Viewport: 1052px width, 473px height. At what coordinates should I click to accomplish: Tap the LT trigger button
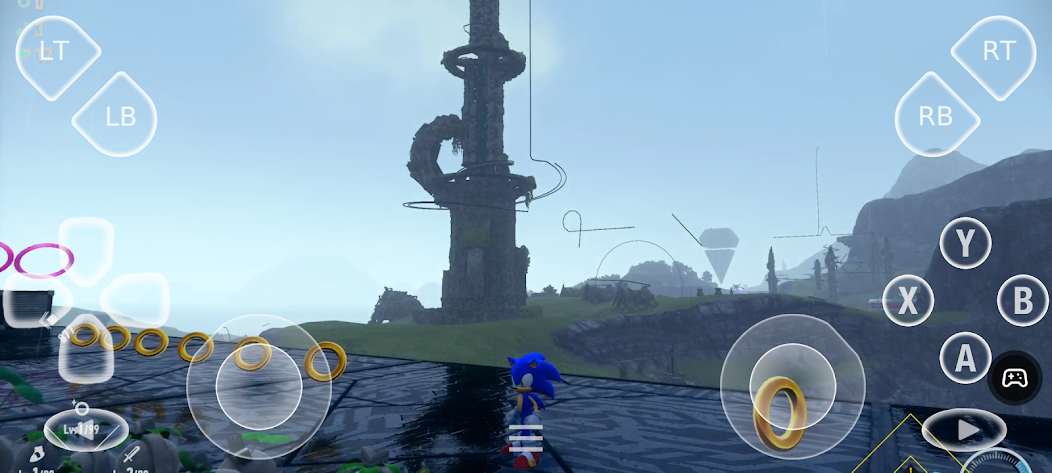[58, 52]
